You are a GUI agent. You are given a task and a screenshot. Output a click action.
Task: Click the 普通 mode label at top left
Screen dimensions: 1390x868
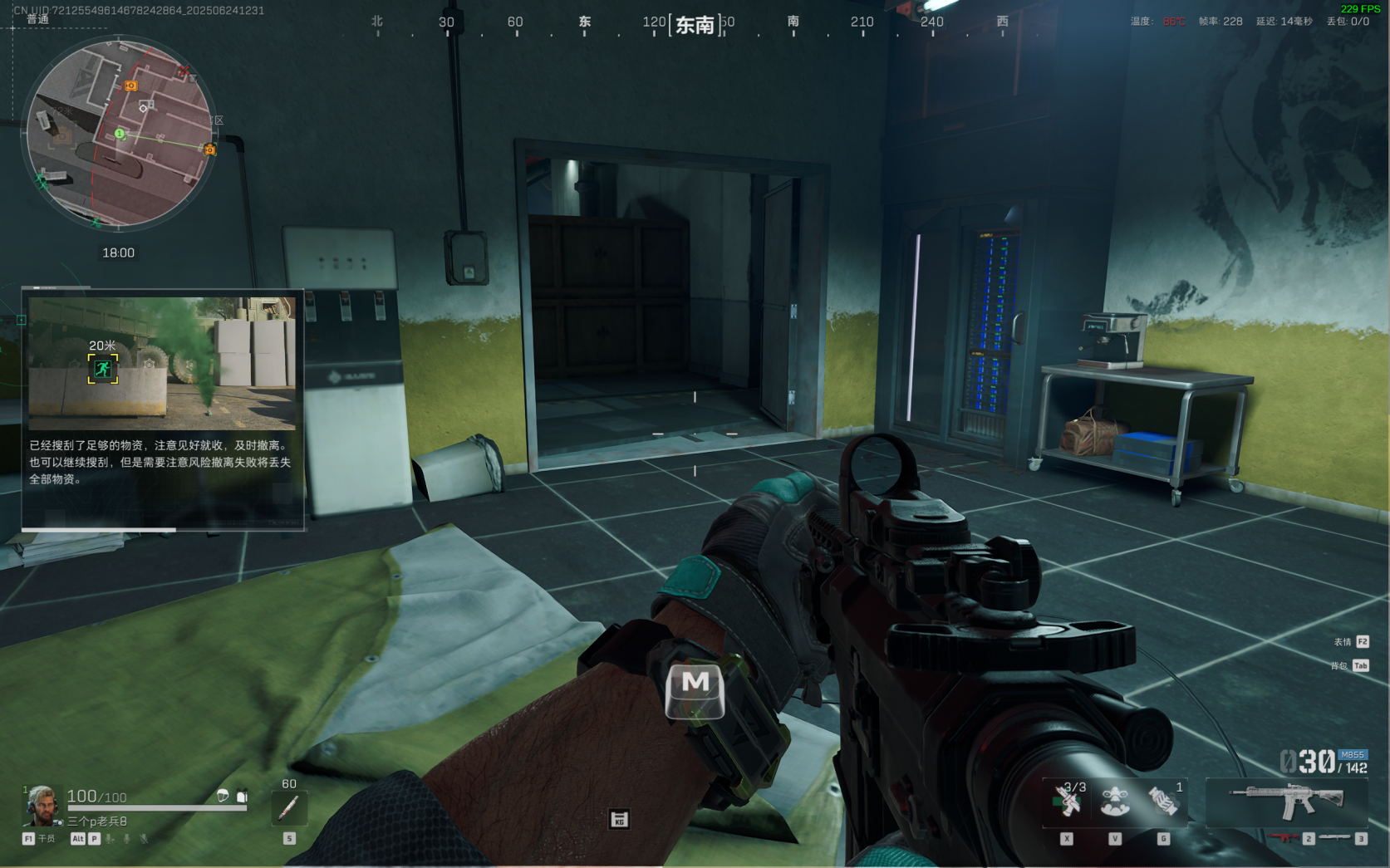[39, 18]
